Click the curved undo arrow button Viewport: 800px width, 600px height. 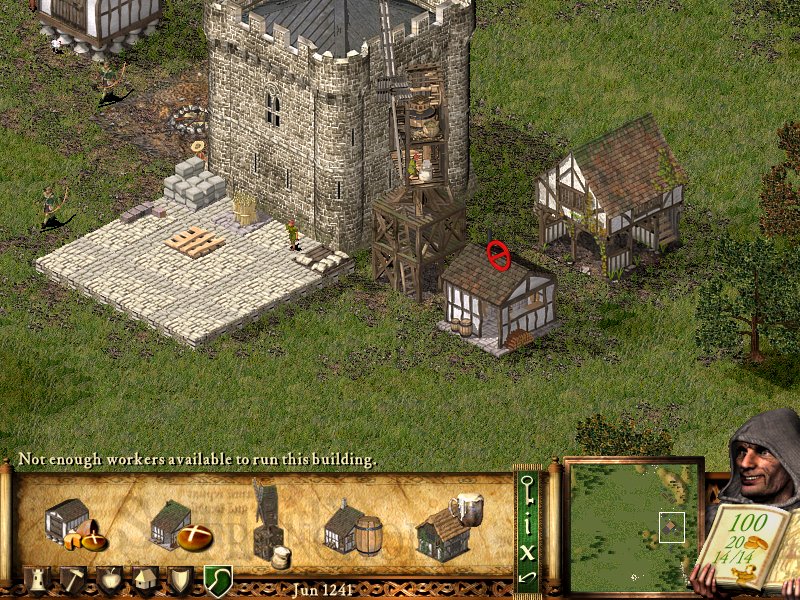[x=527, y=576]
